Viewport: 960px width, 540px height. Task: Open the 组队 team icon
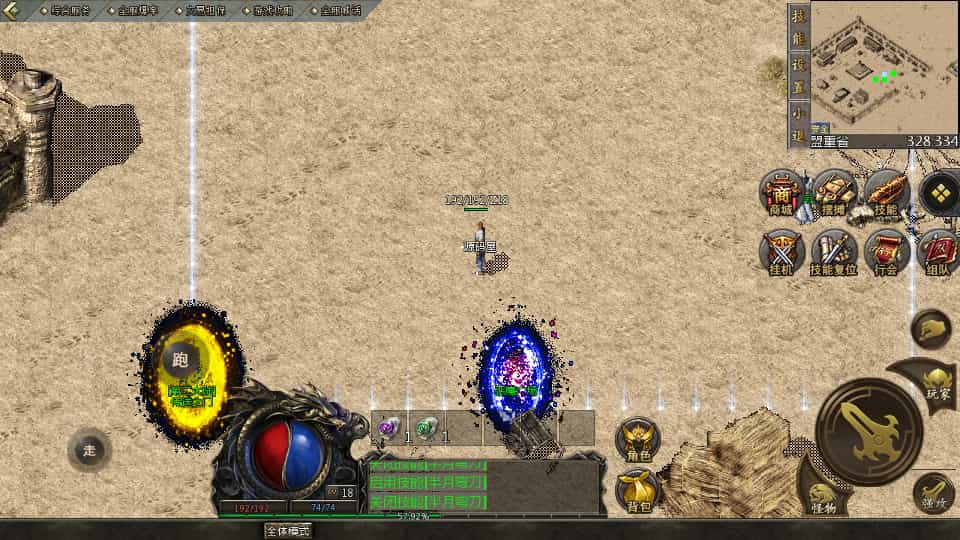tap(938, 253)
